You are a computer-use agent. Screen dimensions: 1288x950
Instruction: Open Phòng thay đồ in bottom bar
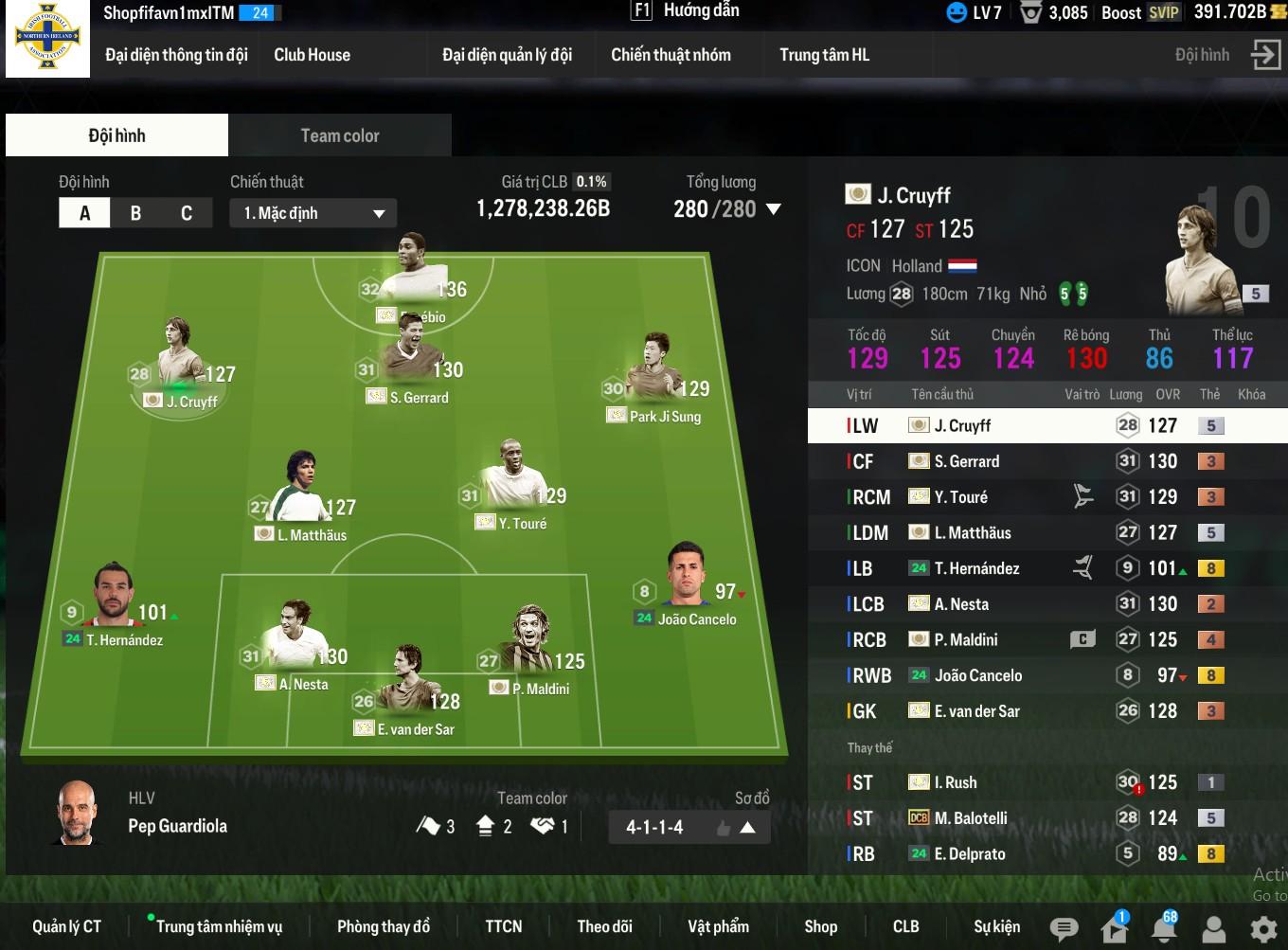click(383, 926)
